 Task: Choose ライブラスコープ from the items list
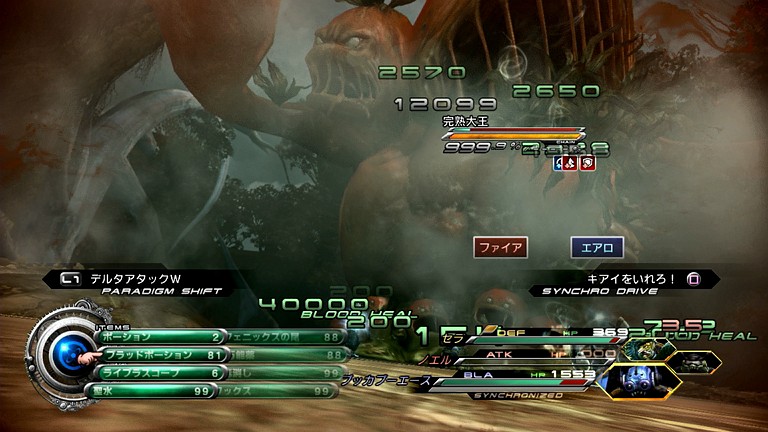pyautogui.click(x=160, y=372)
